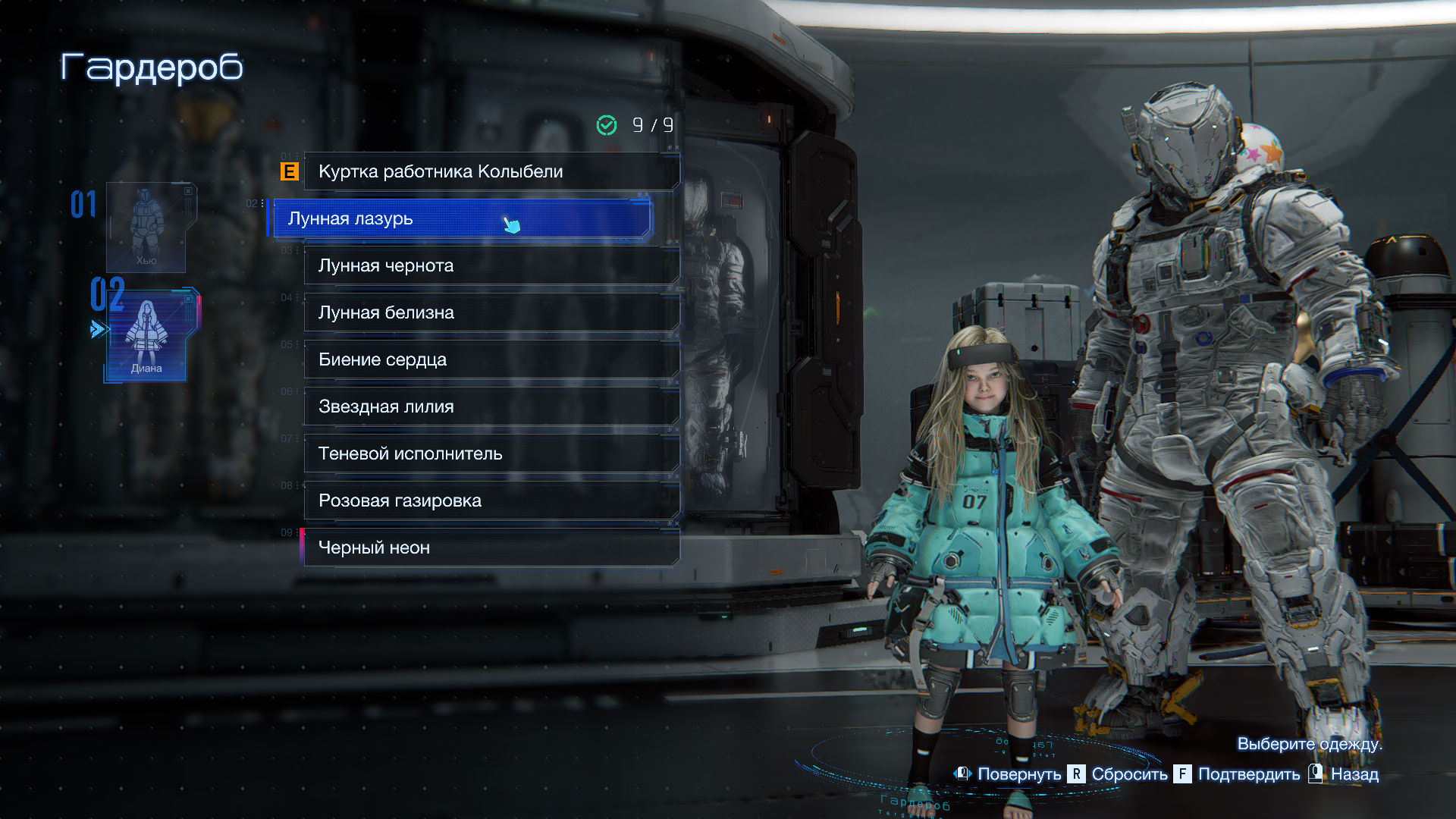Pick the Теневой исполнитель outfit
The image size is (1456, 819).
click(491, 453)
